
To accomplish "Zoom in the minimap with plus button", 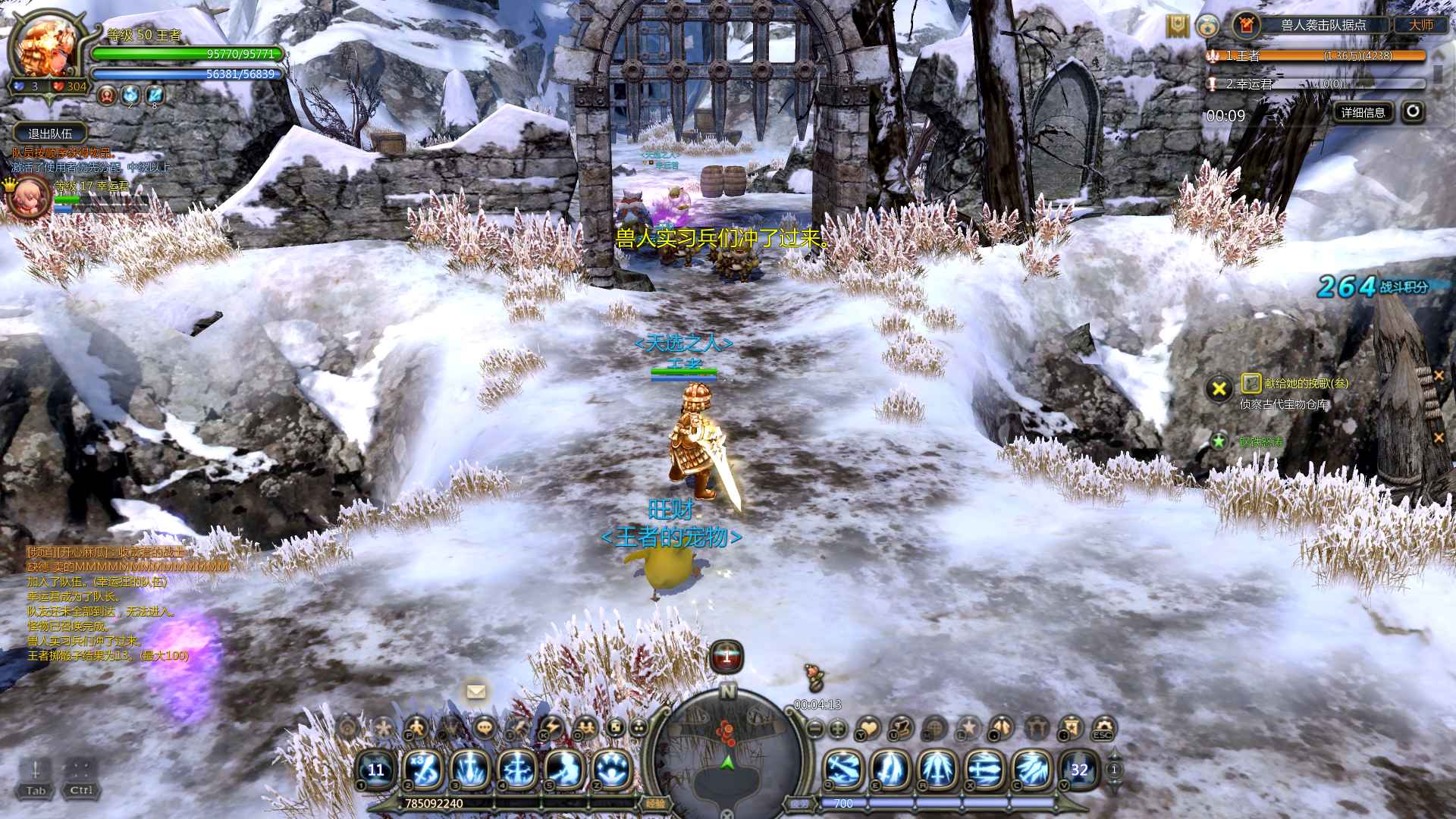I will pos(838,729).
